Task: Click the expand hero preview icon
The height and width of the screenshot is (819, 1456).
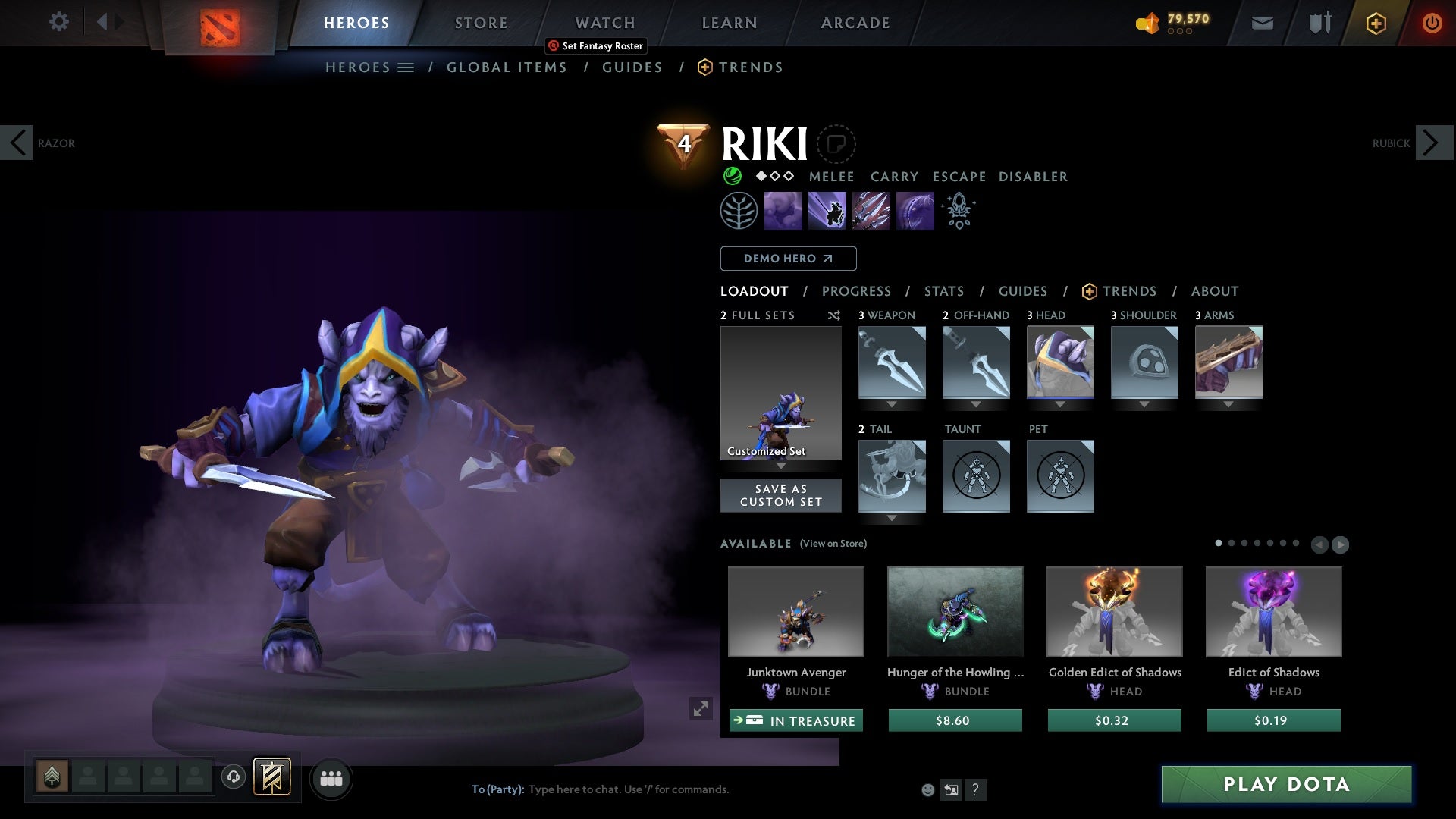Action: point(701,709)
